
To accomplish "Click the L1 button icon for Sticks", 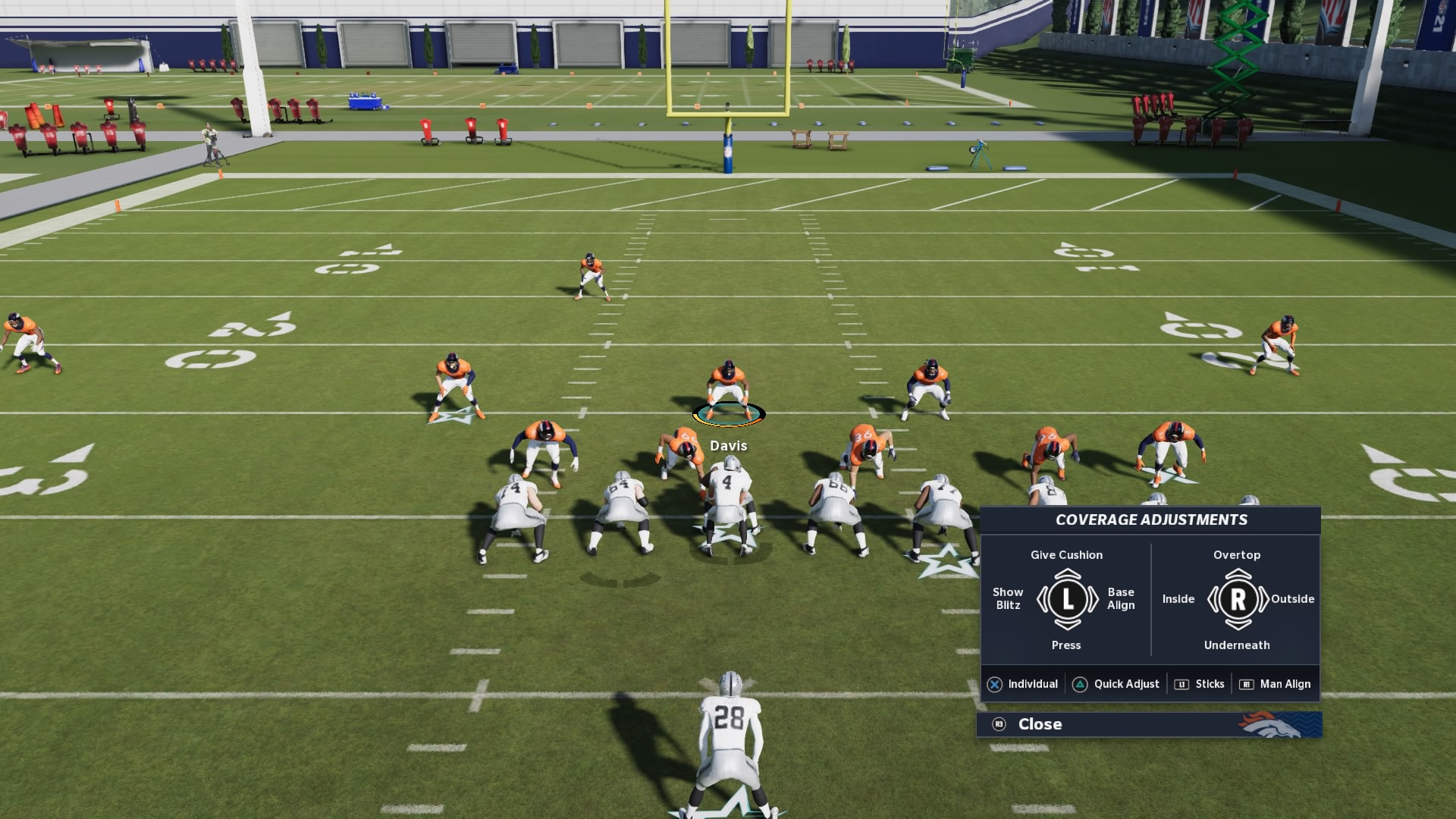I will (1181, 683).
